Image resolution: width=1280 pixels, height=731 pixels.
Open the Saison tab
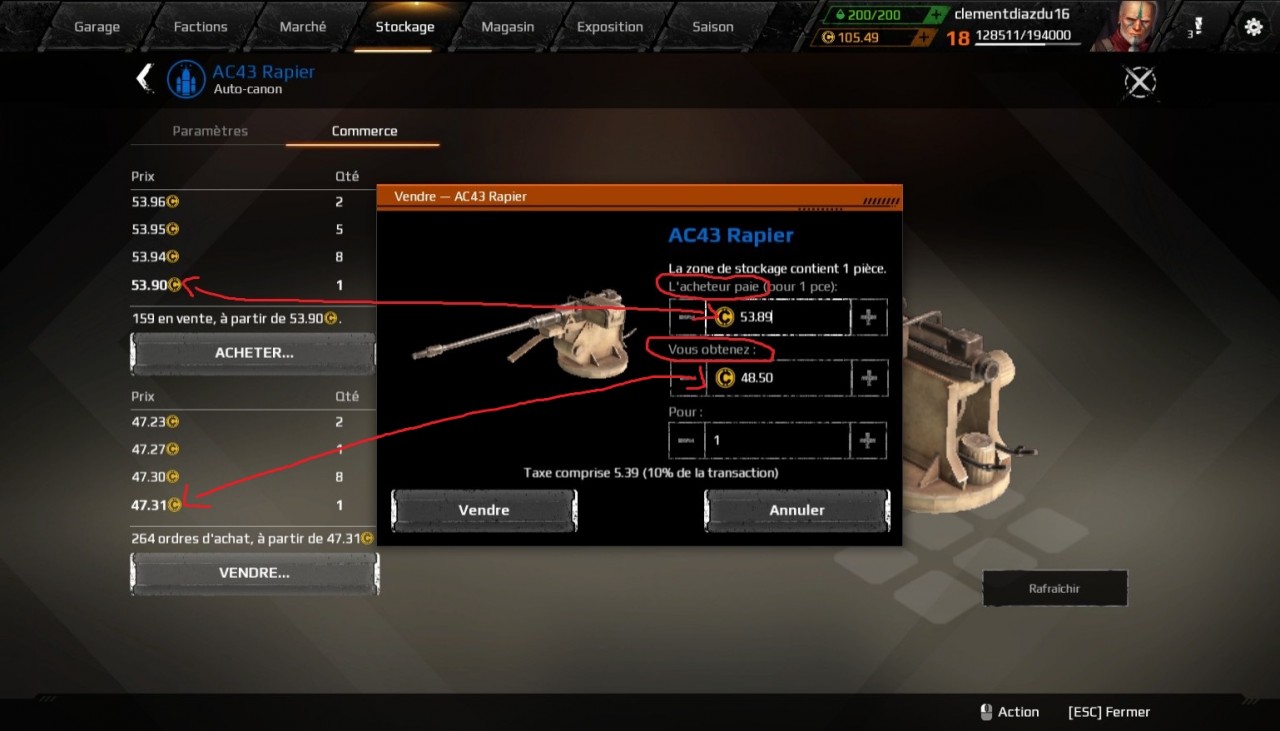[x=713, y=27]
